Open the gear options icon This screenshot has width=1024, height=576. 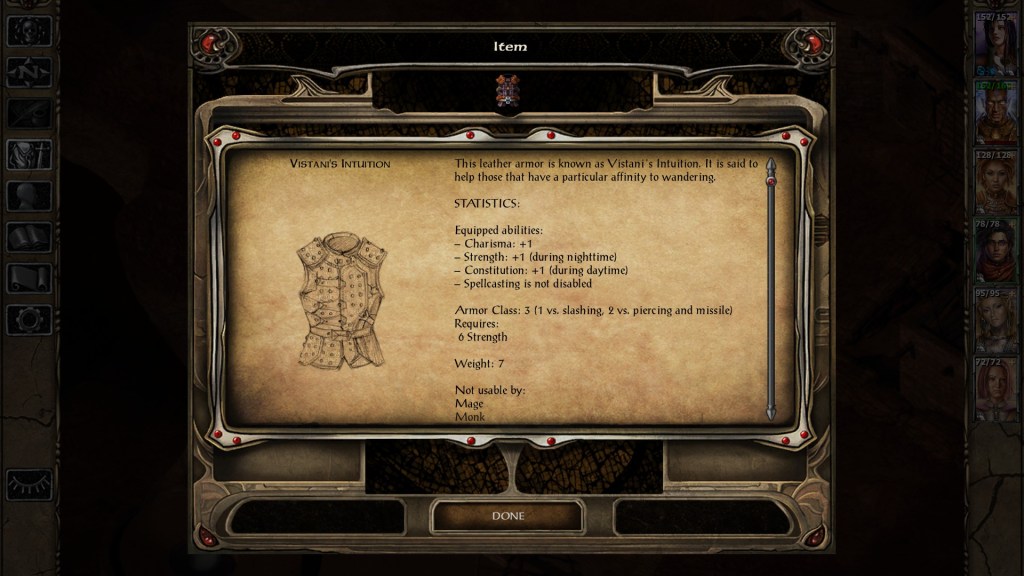tap(28, 320)
